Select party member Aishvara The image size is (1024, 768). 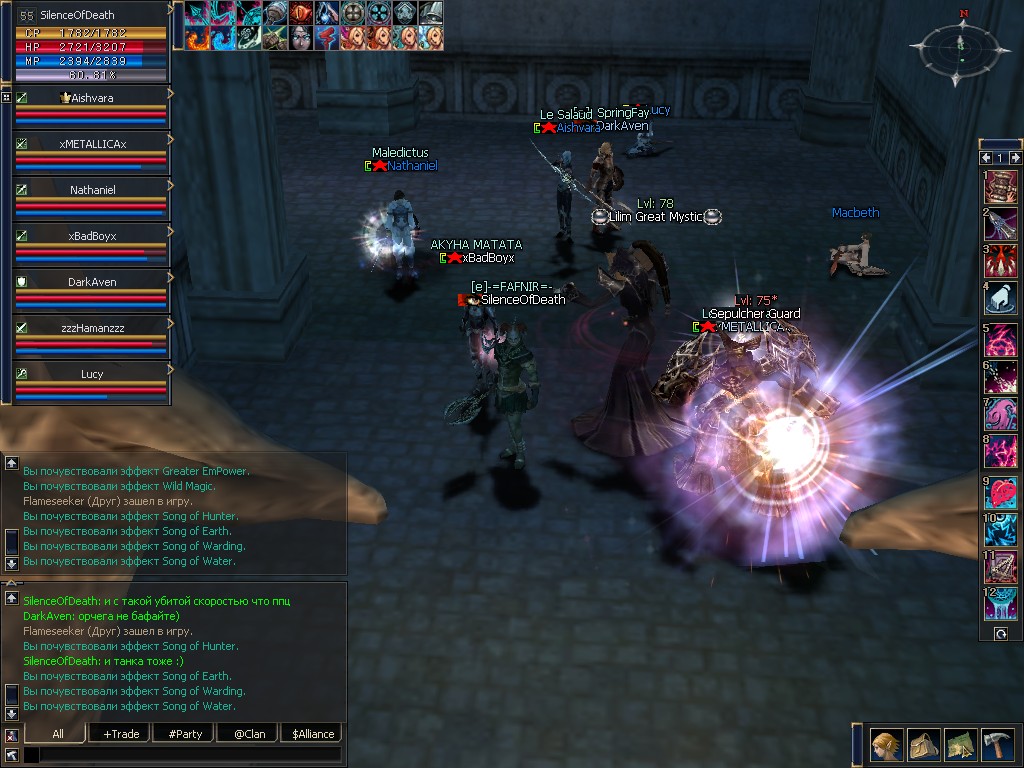click(92, 98)
